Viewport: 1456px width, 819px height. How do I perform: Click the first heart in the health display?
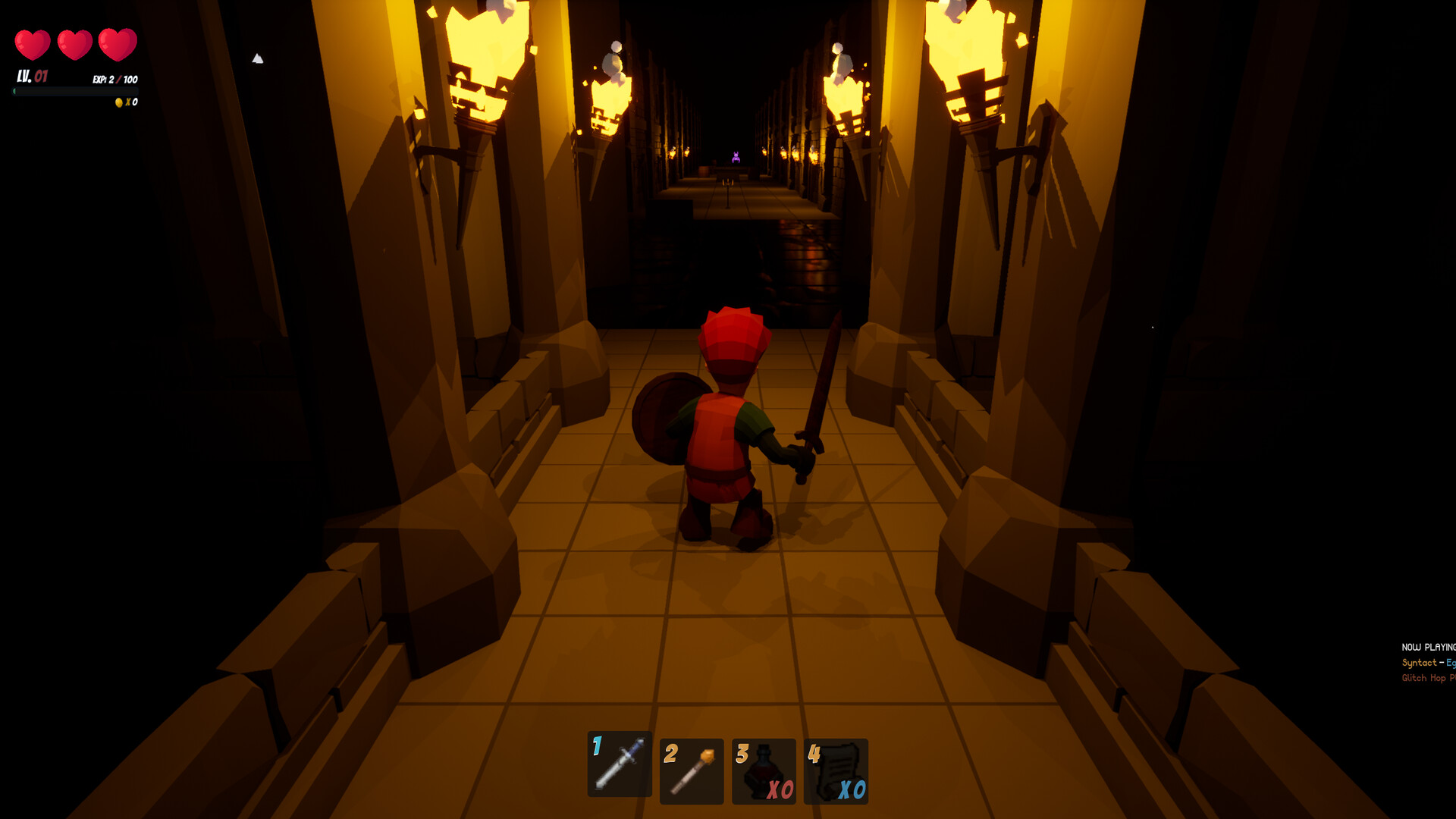(33, 43)
